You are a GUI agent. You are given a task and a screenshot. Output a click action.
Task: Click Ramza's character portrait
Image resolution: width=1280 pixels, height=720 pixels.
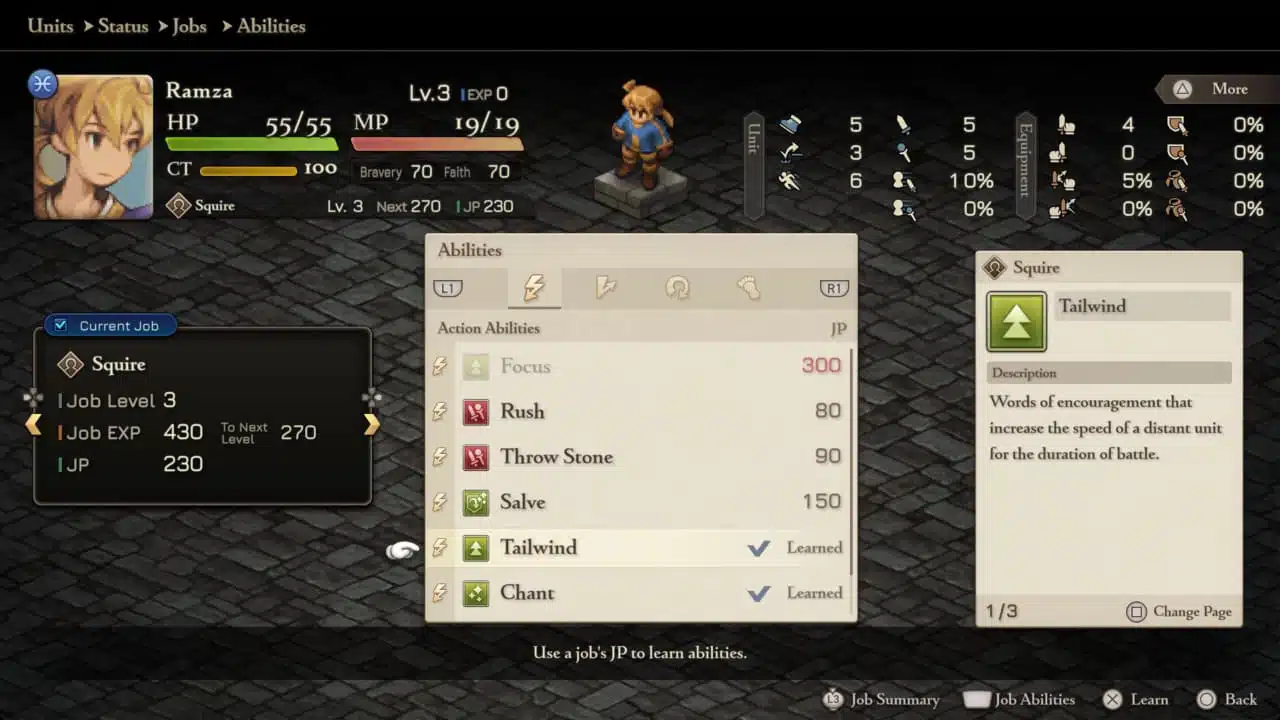pos(93,146)
